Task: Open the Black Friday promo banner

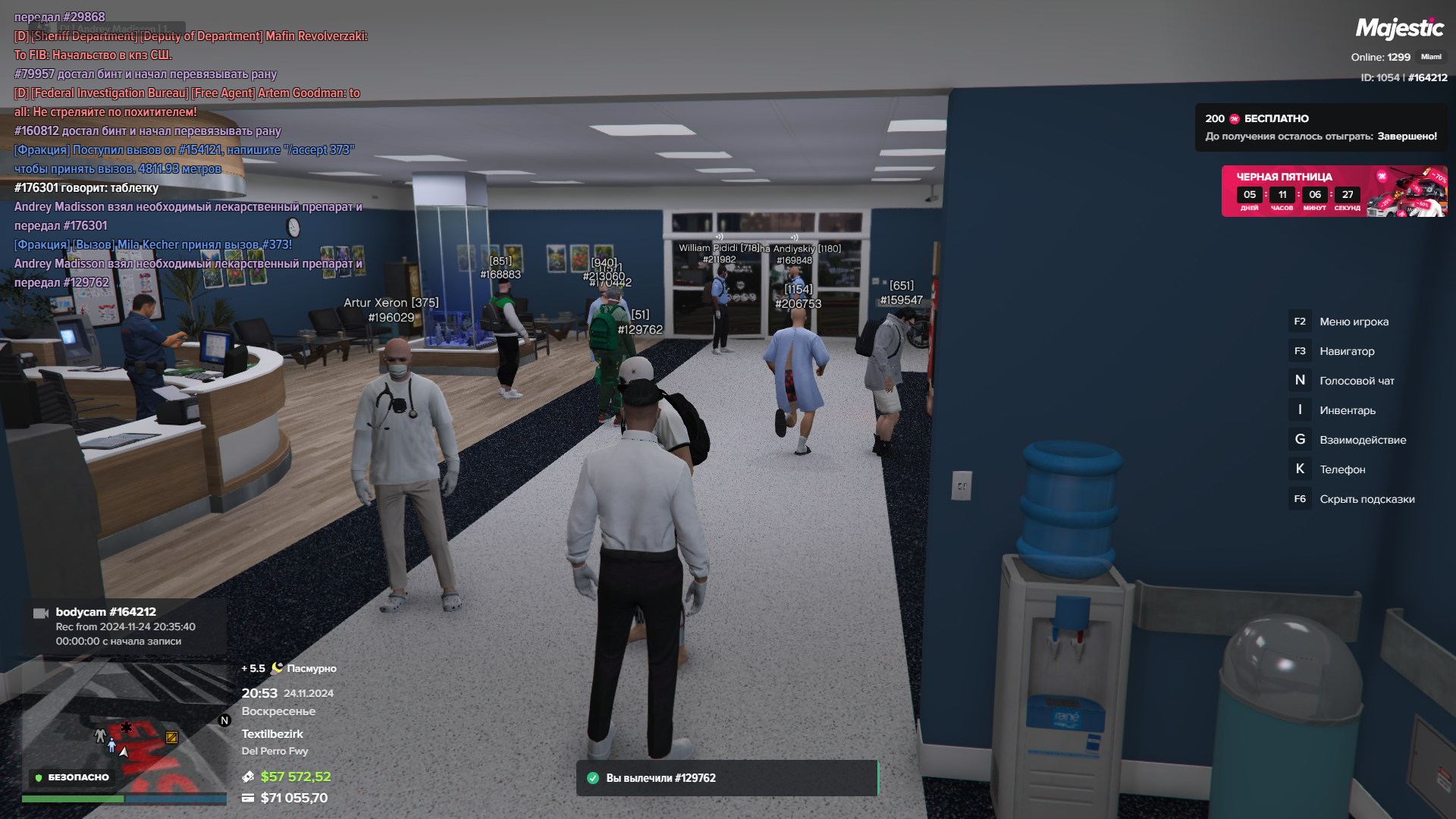Action: 1333,191
